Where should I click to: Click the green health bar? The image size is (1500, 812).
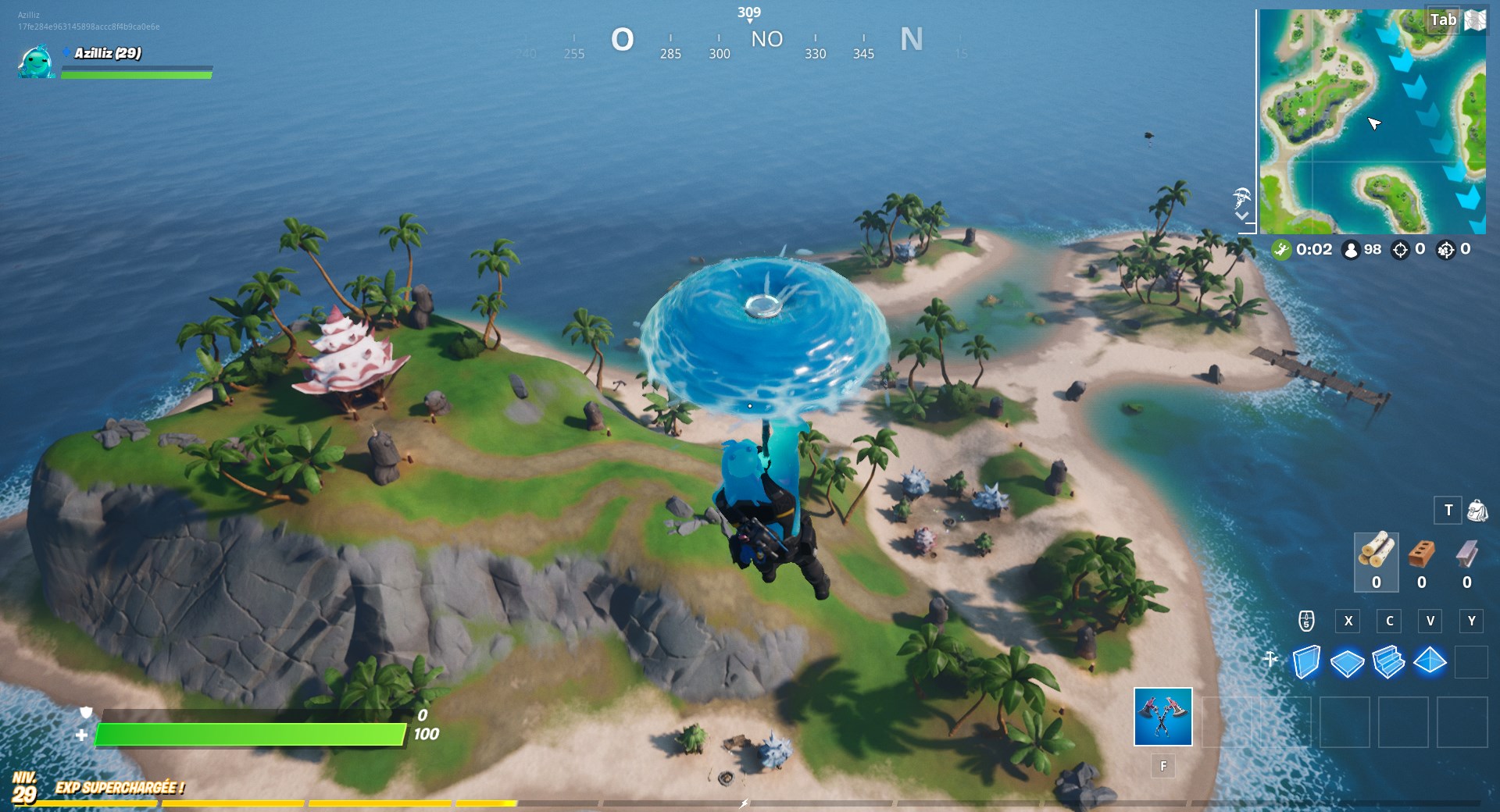[250, 734]
